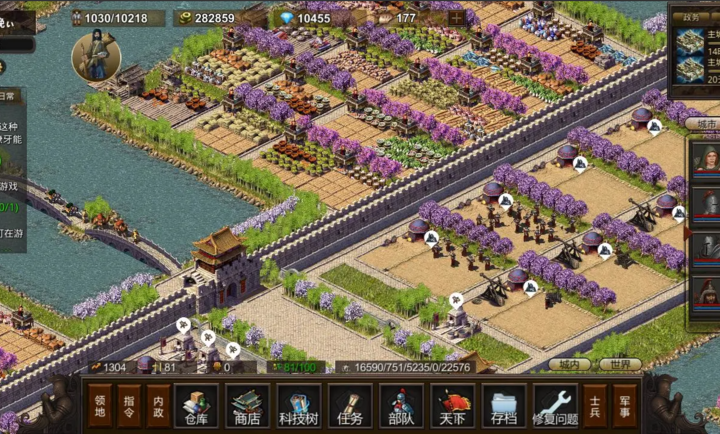Open the 城市 city tab
The width and height of the screenshot is (720, 434).
point(706,123)
